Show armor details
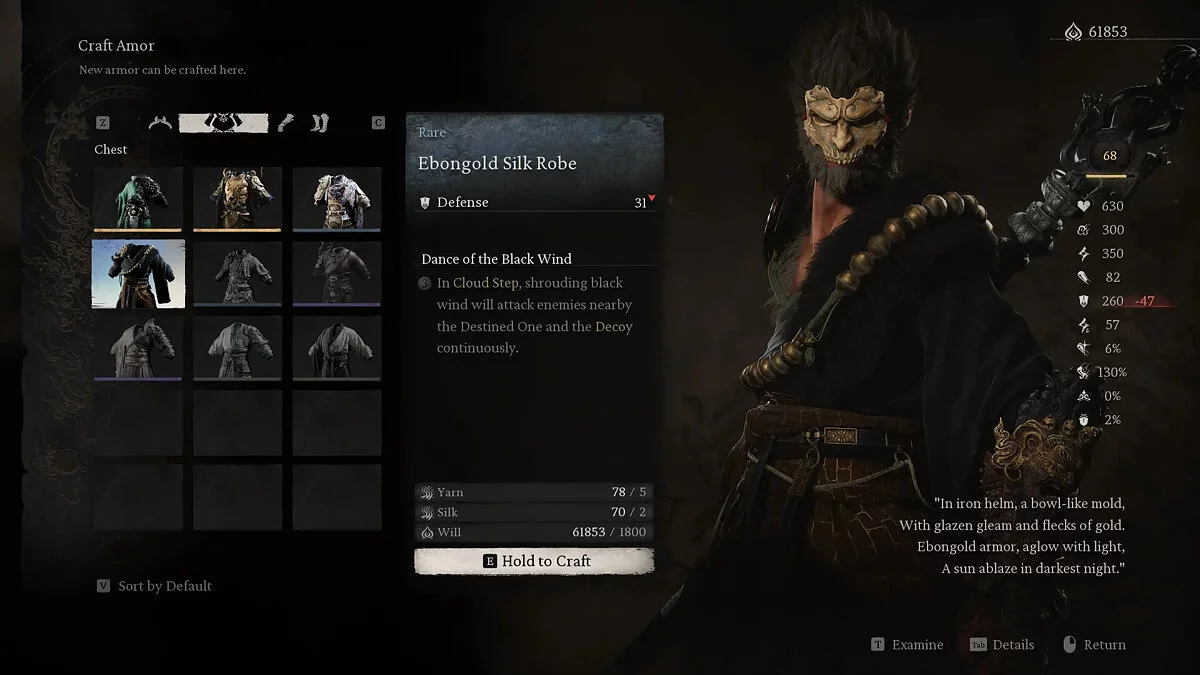The image size is (1200, 675). pyautogui.click(x=1002, y=645)
